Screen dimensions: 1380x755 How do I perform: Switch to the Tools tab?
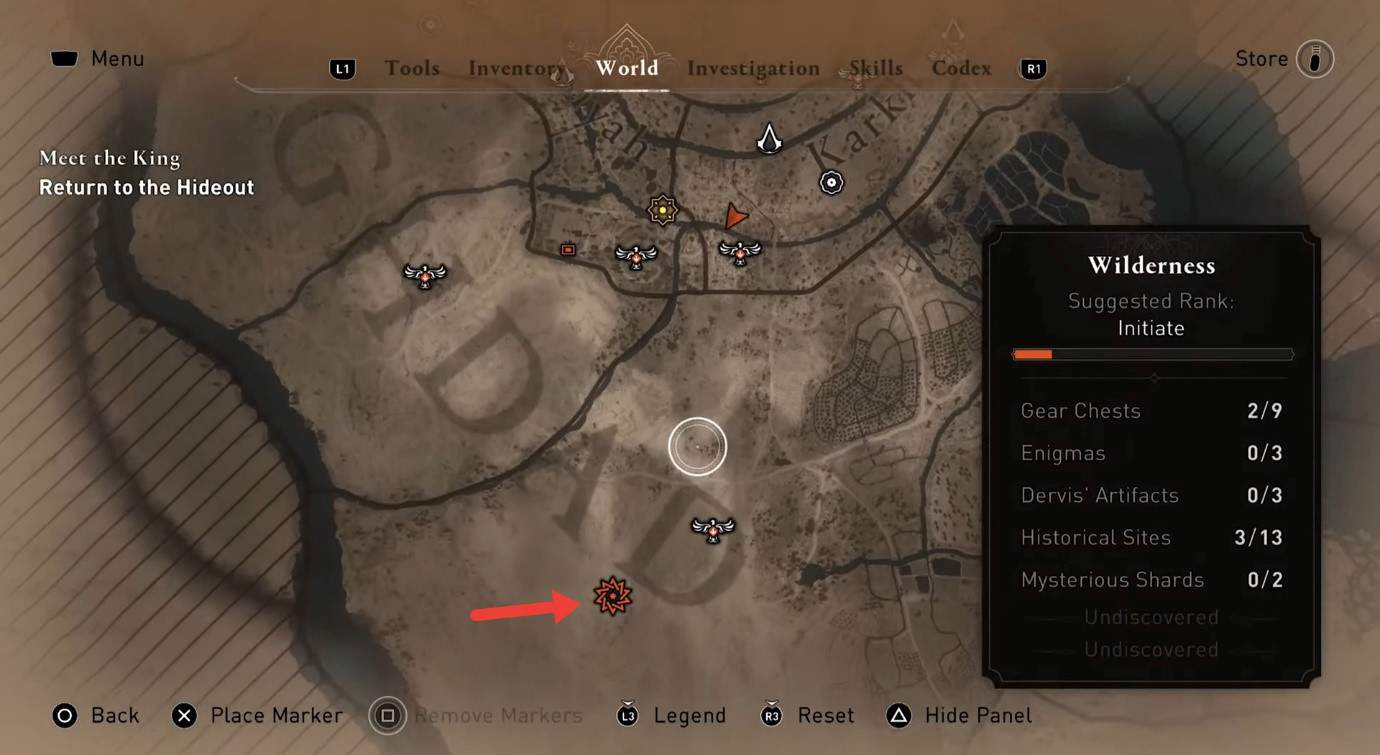pos(412,68)
